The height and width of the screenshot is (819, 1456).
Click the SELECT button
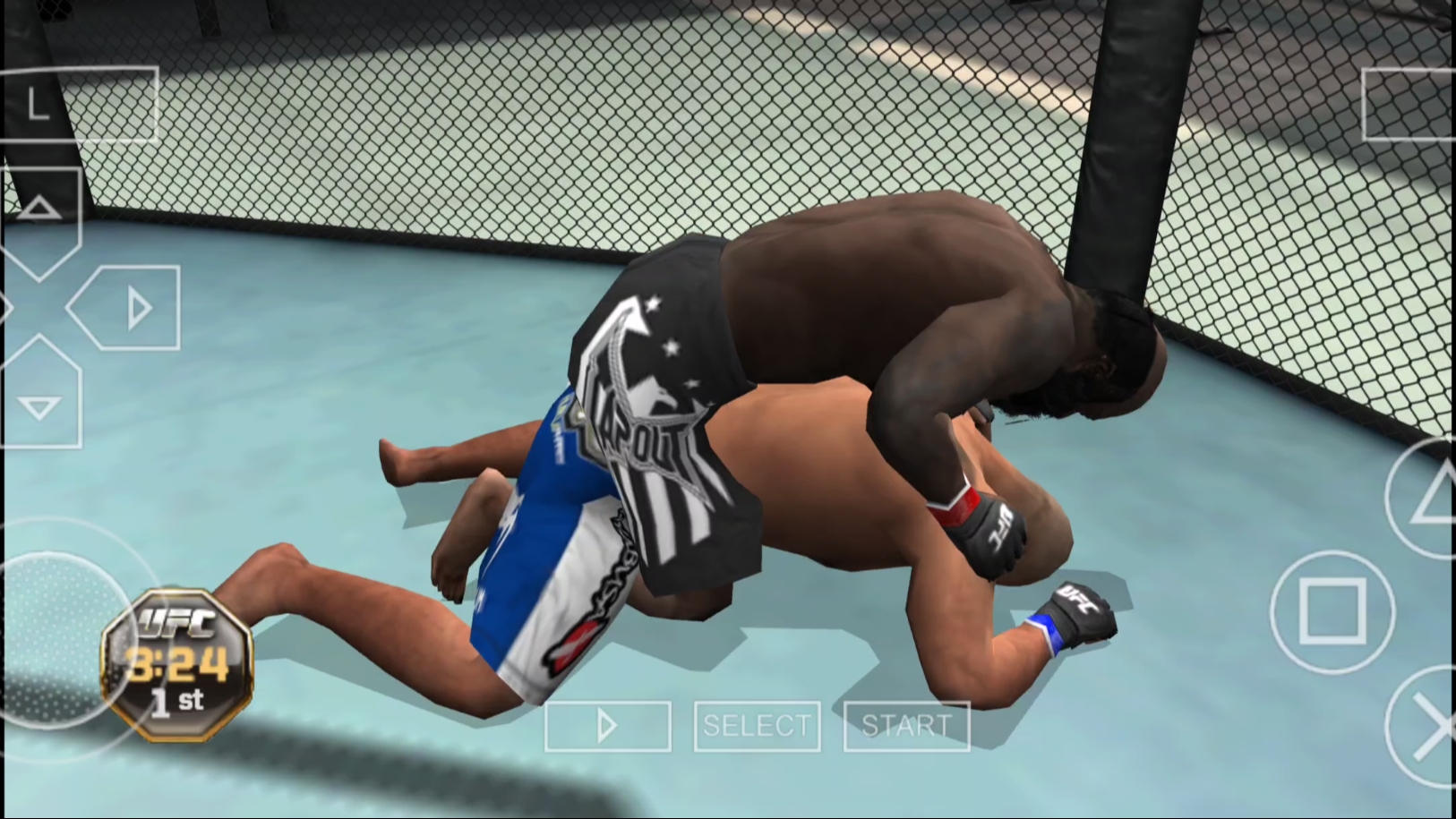[x=757, y=726]
